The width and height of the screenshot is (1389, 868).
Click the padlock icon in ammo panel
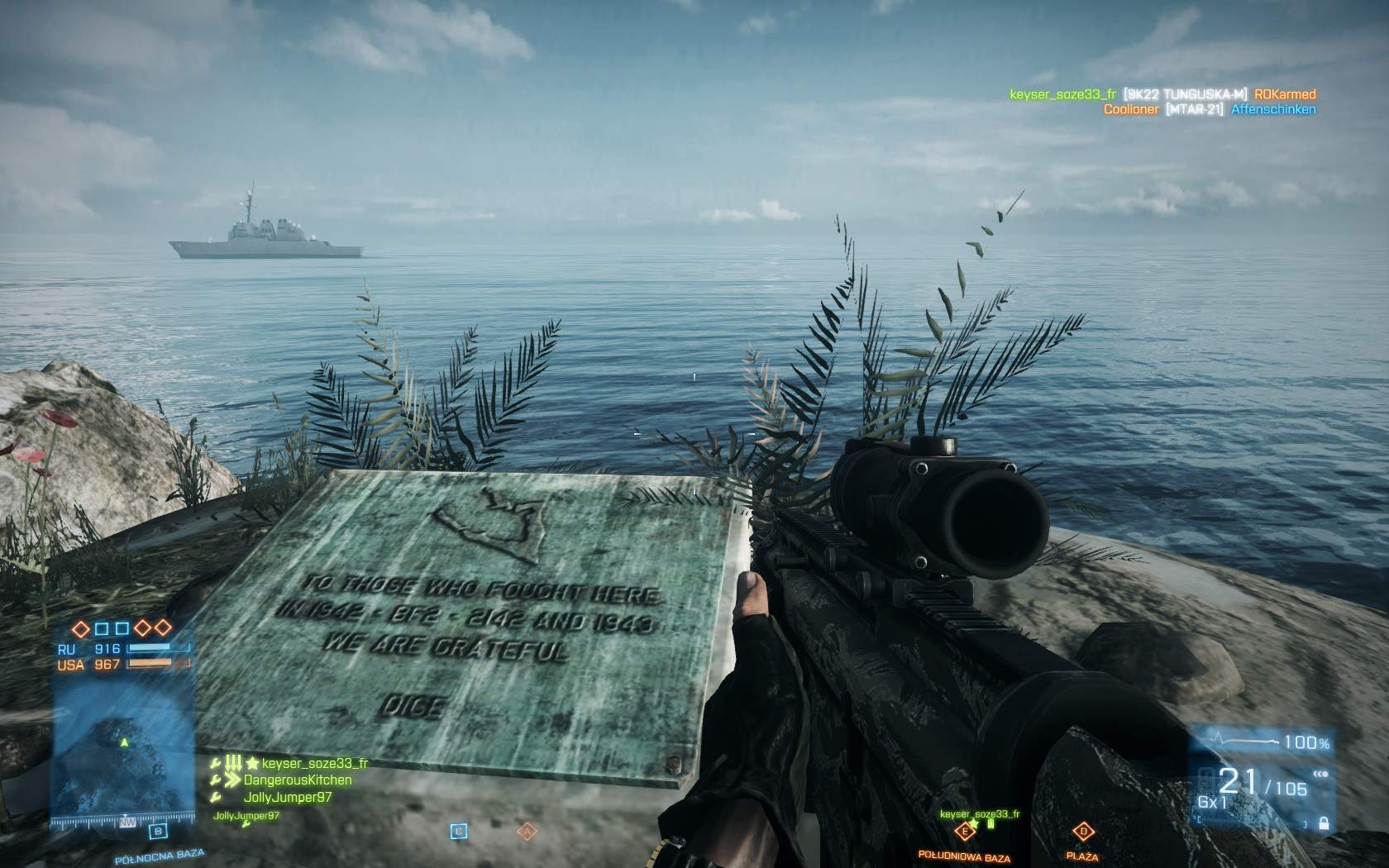(x=1324, y=823)
